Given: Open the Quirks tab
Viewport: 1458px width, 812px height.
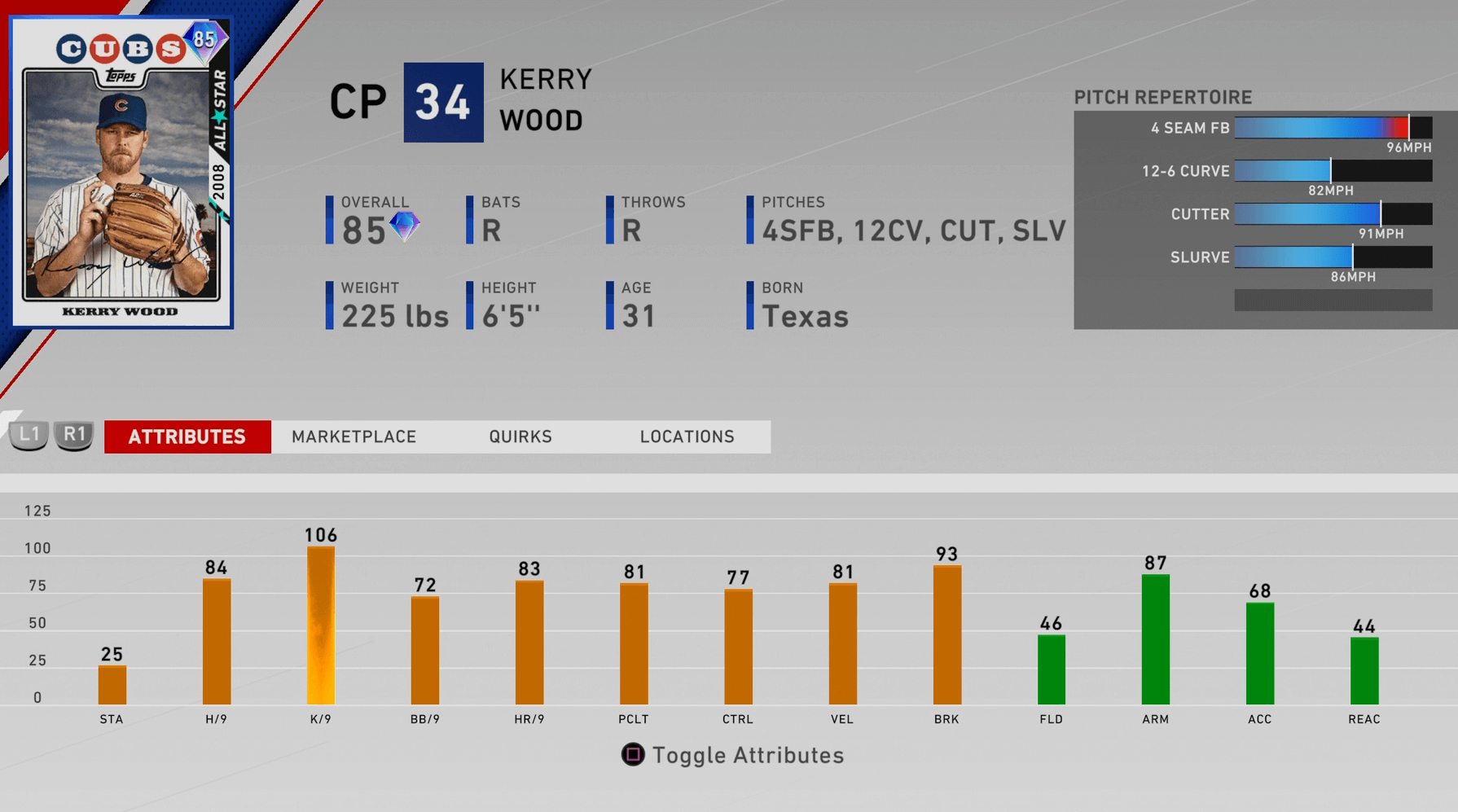Looking at the screenshot, I should [520, 437].
